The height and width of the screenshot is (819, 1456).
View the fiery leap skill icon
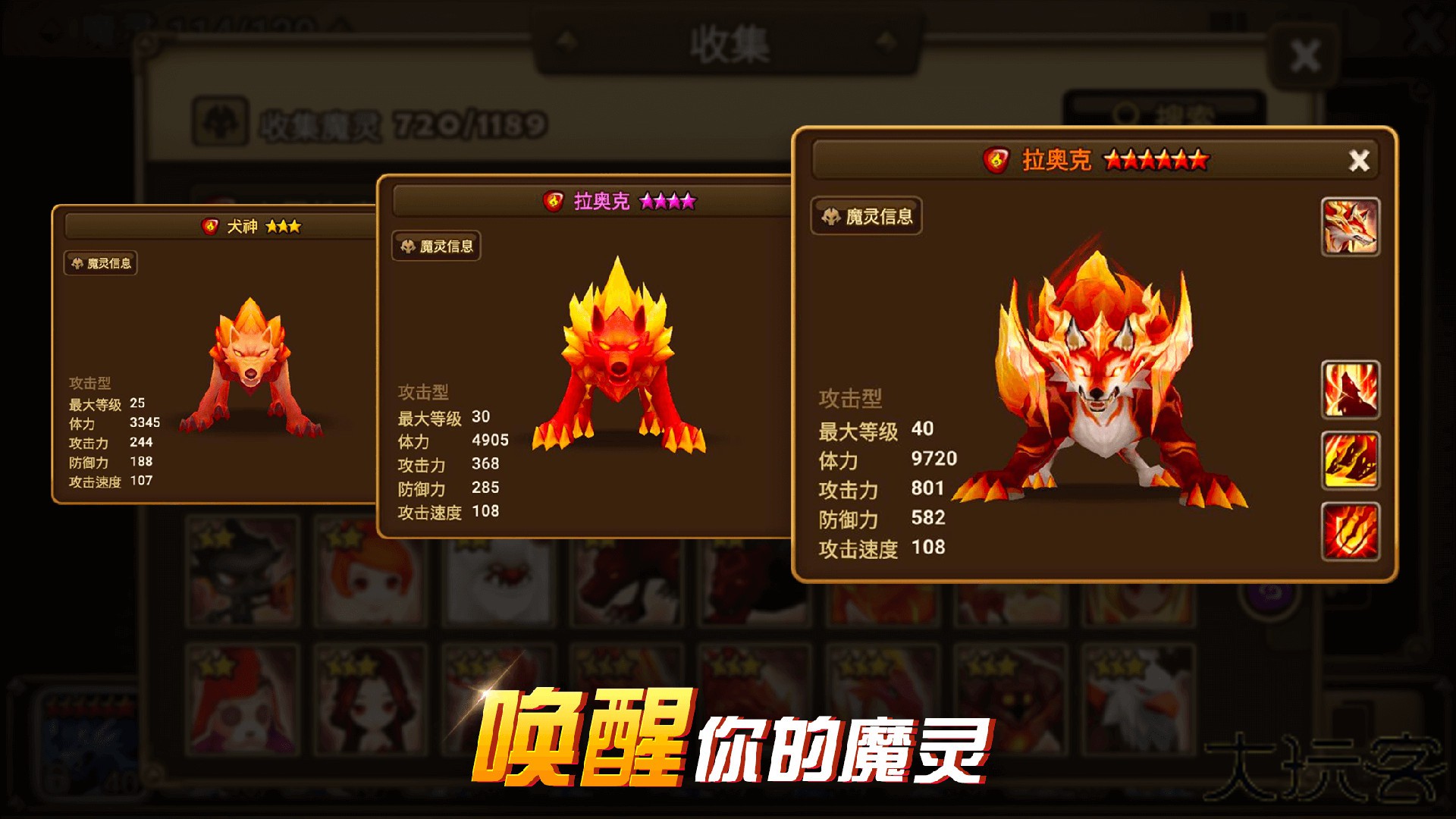(1350, 459)
